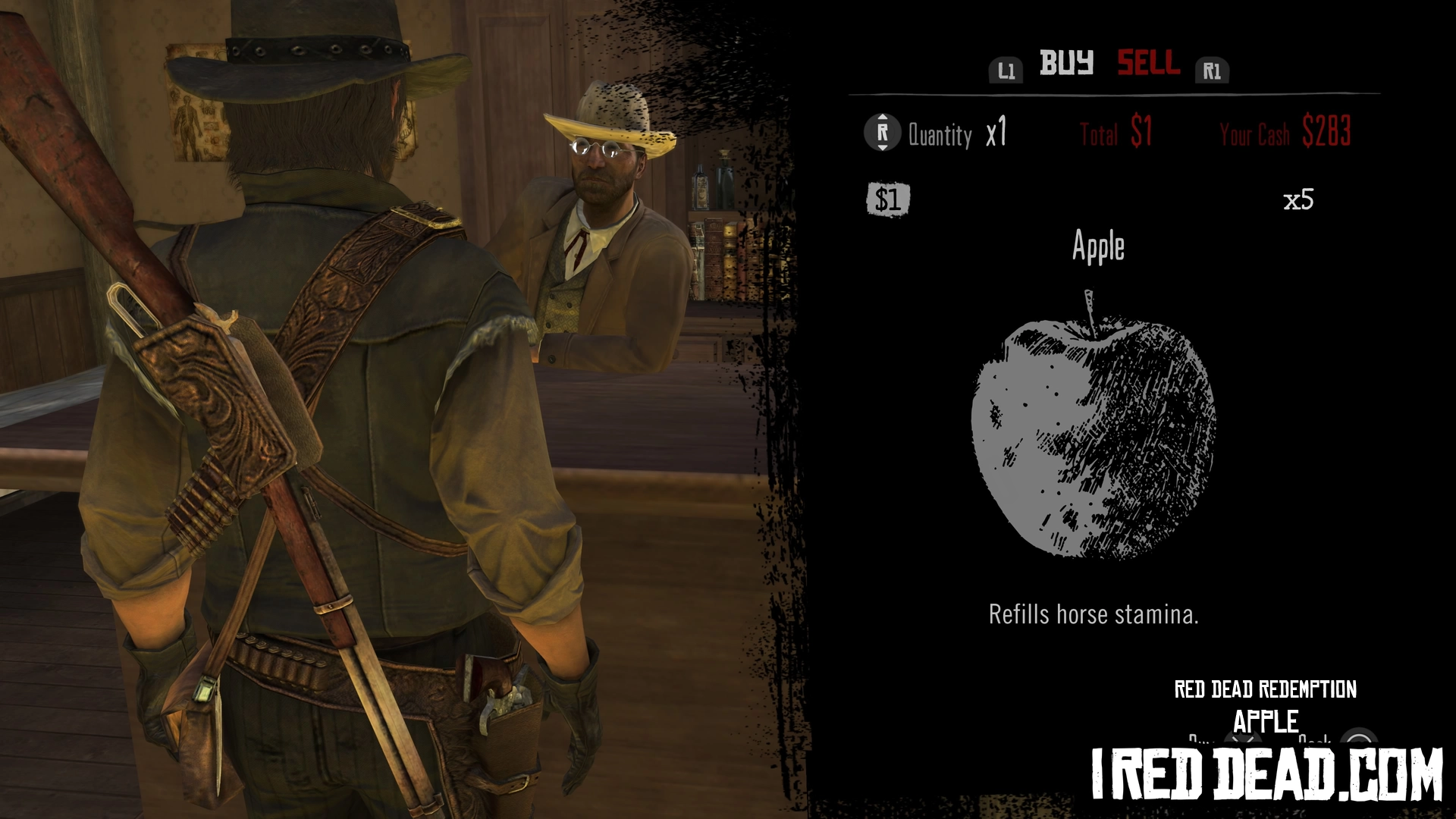Switch to the SELL tab
The height and width of the screenshot is (819, 1456).
[1148, 63]
